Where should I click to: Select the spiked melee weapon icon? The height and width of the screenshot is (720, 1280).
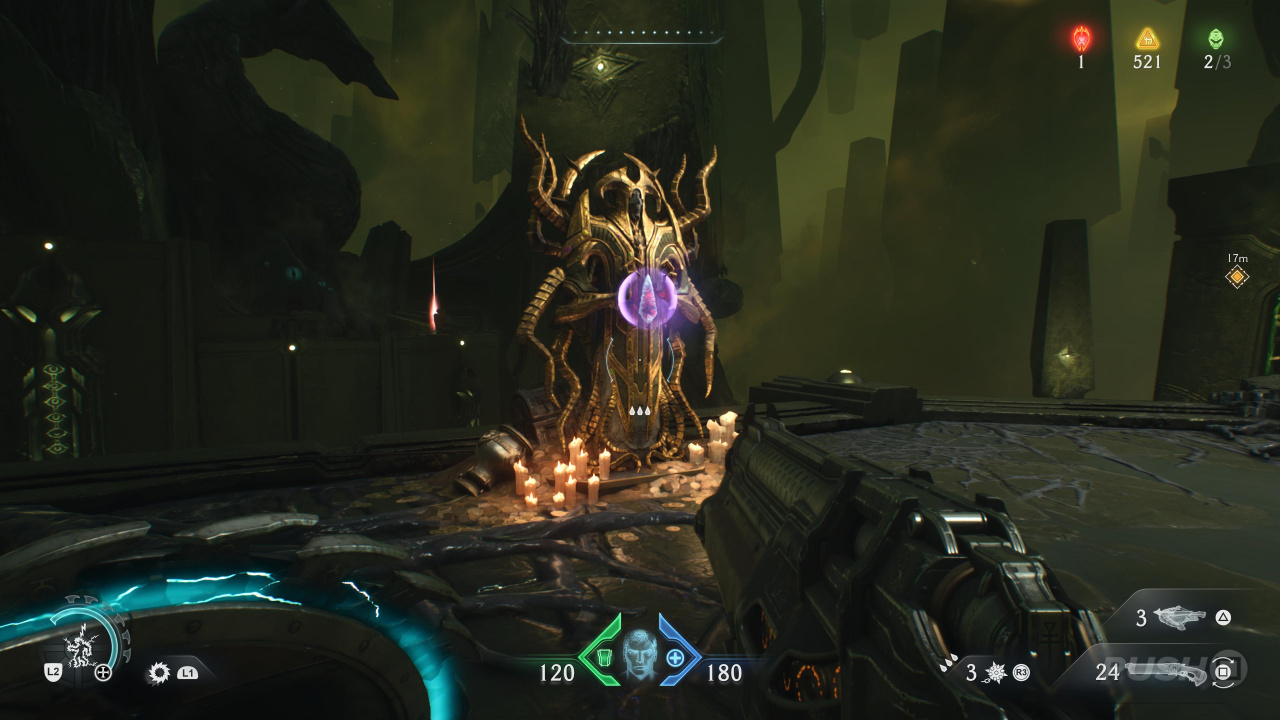[158, 673]
